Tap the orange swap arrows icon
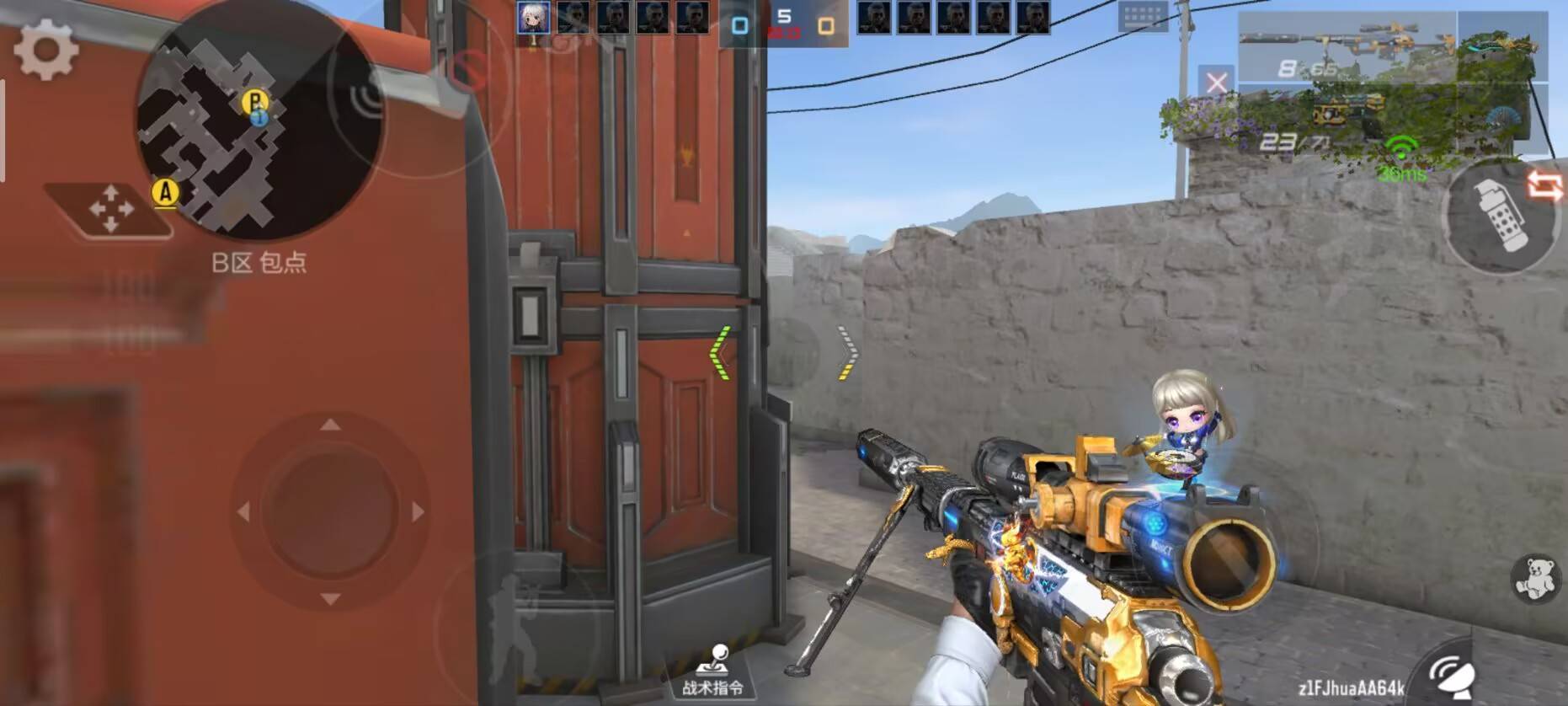 pos(1544,186)
